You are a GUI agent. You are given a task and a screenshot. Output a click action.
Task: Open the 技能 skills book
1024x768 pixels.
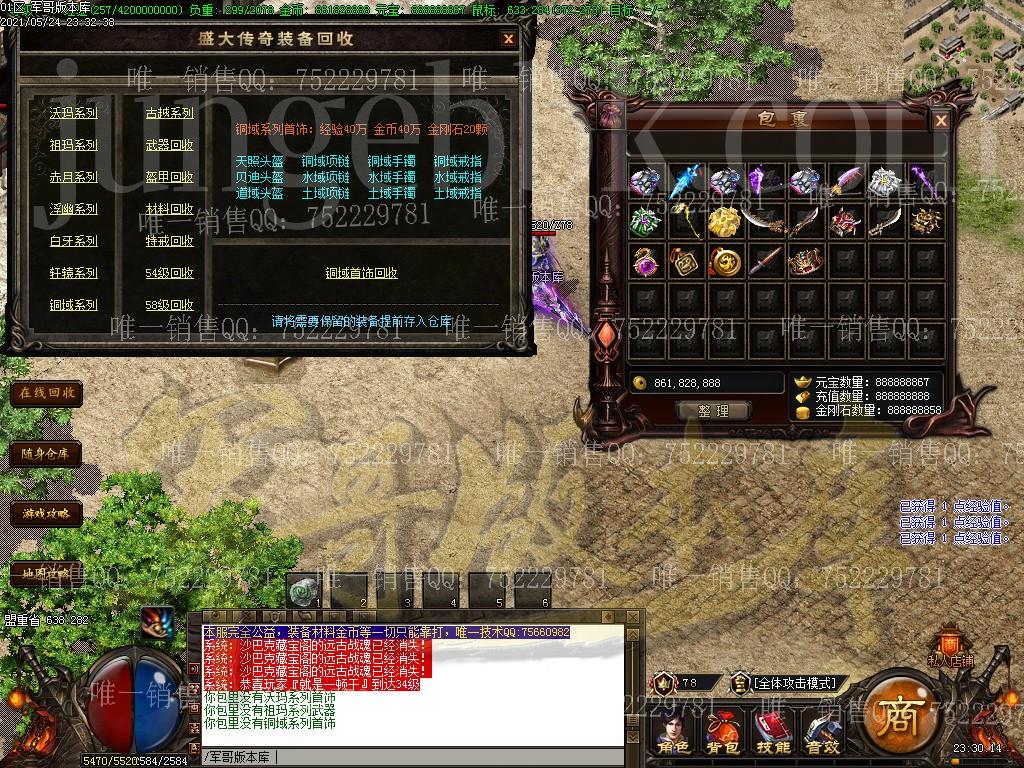pyautogui.click(x=773, y=734)
